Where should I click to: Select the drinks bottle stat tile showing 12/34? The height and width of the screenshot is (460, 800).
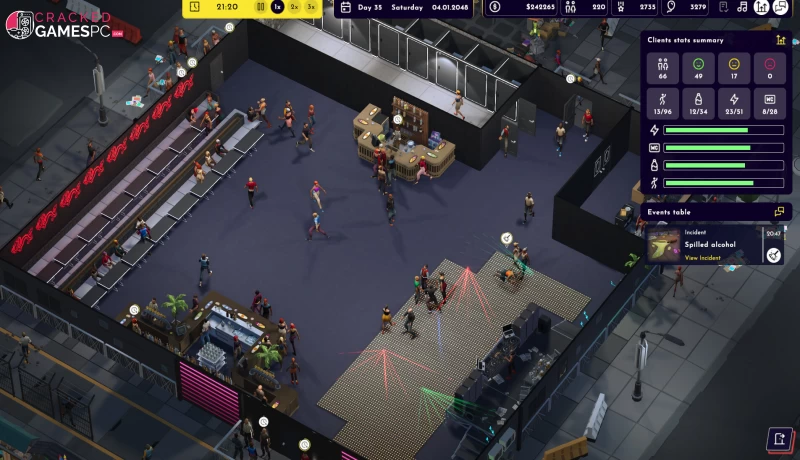pos(699,104)
